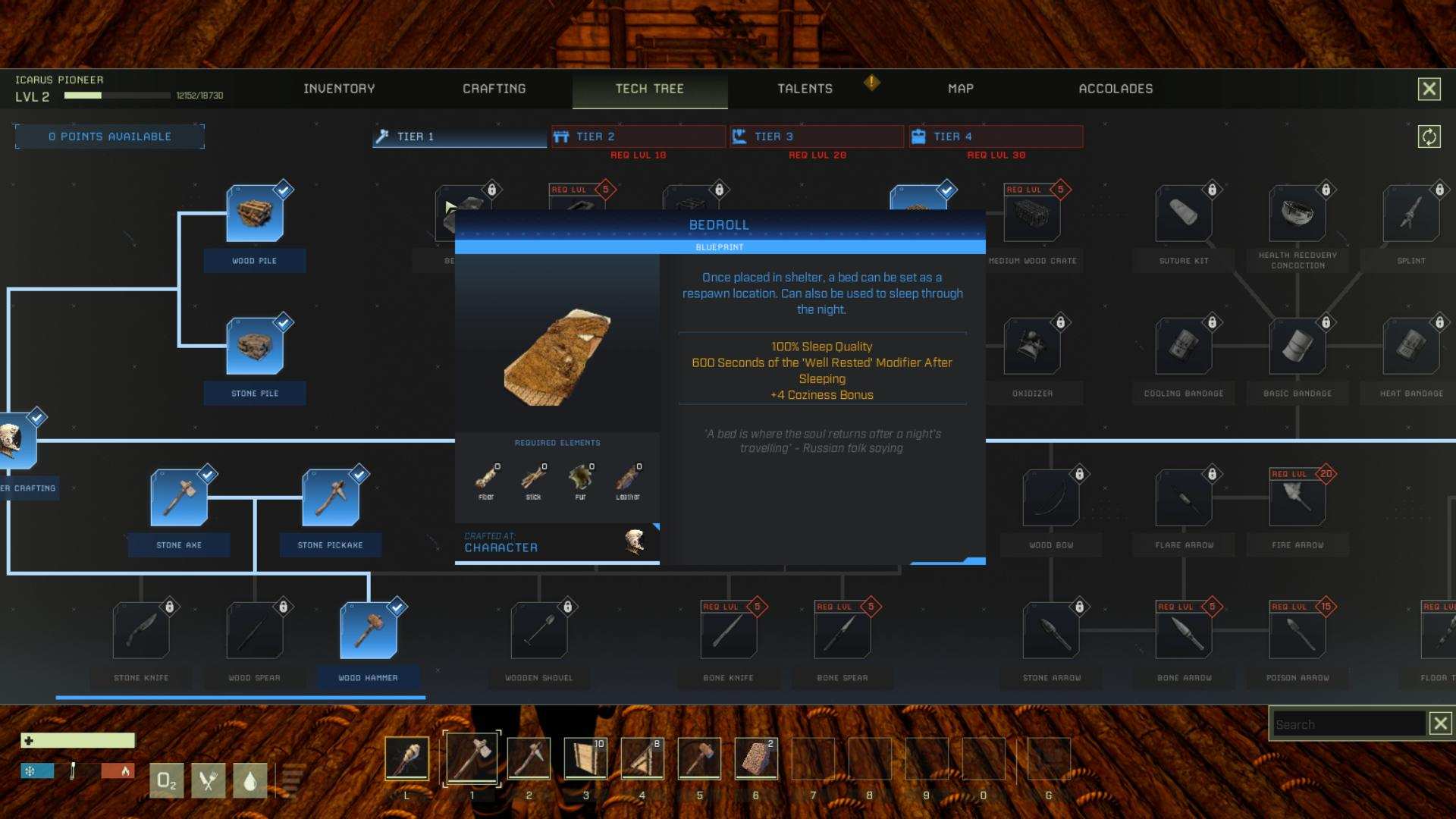Select the Wood Pile blueprint node
This screenshot has height=819, width=1456.
click(x=255, y=214)
